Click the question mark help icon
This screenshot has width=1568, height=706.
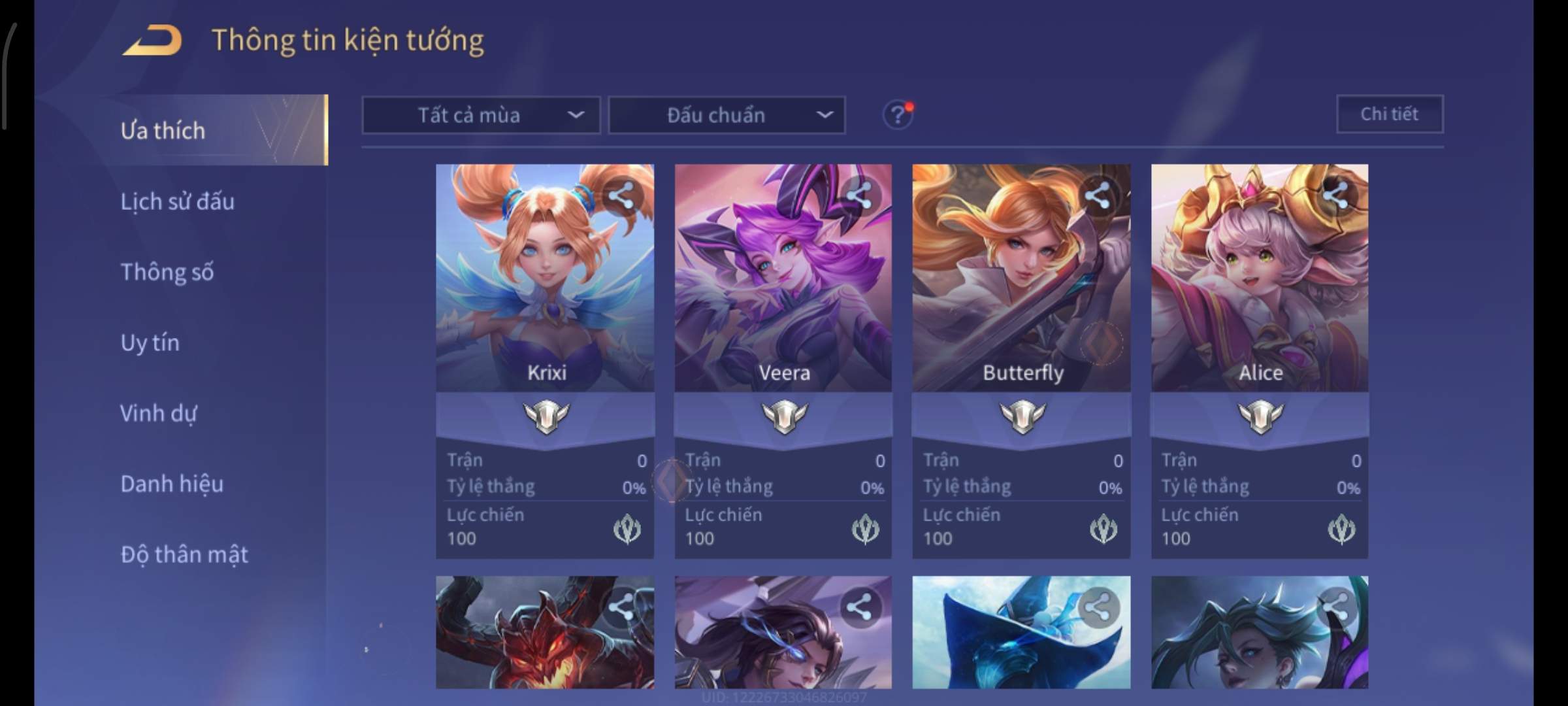[x=898, y=115]
